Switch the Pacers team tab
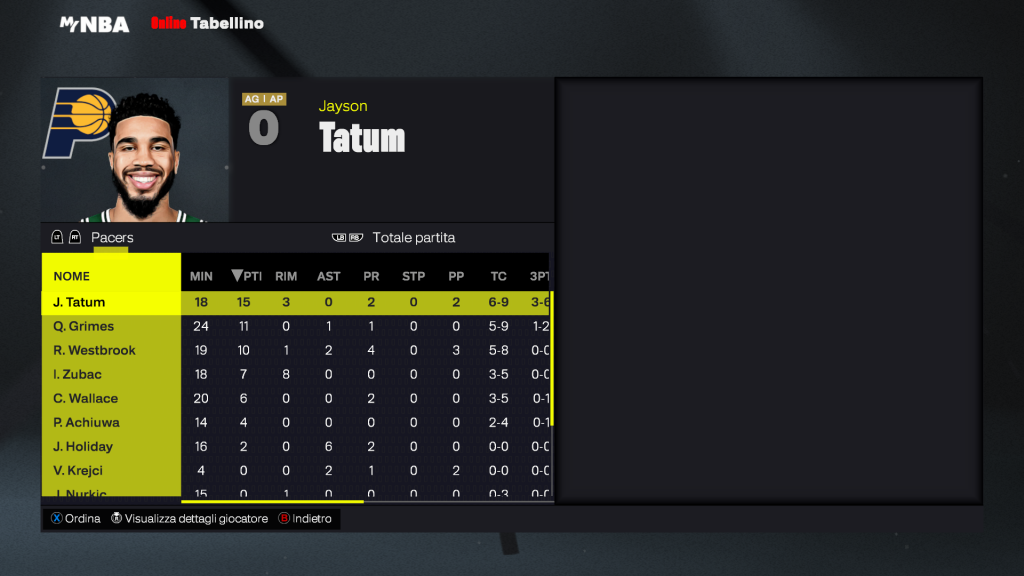Viewport: 1024px width, 576px height. click(x=112, y=238)
